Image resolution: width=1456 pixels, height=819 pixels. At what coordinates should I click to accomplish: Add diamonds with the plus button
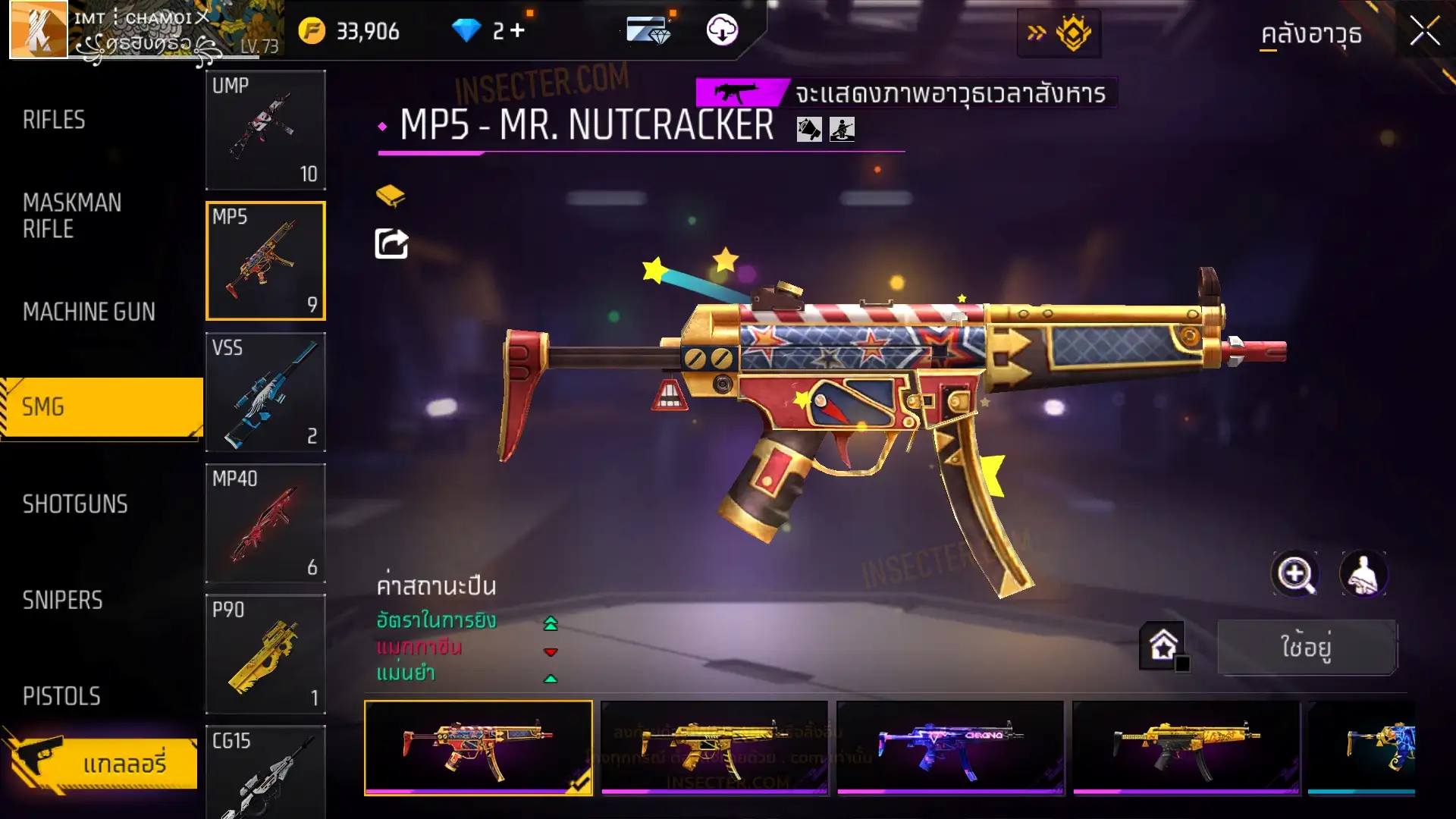point(518,30)
